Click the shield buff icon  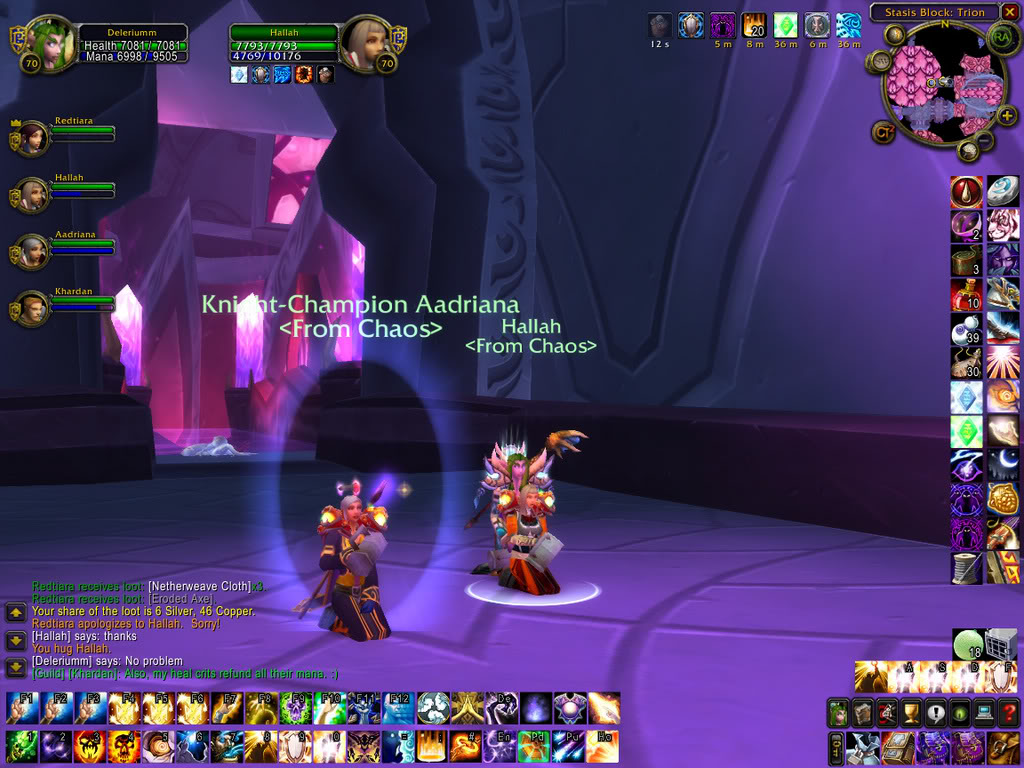(691, 25)
